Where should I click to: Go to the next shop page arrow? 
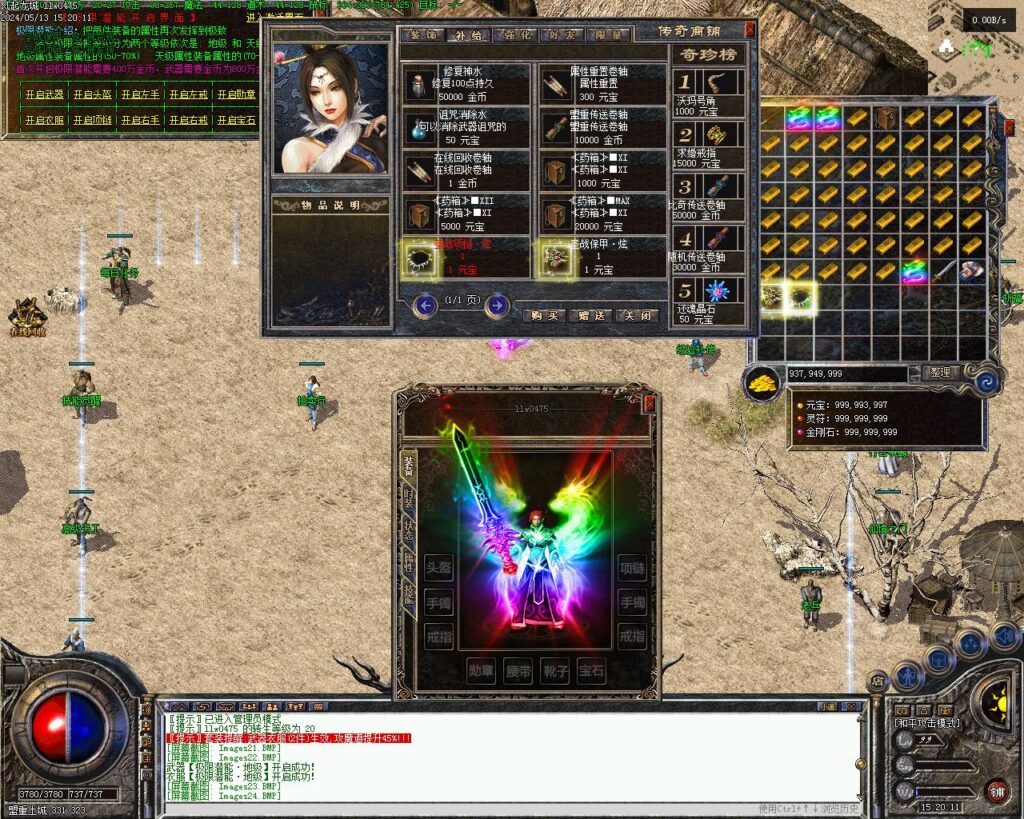click(497, 305)
